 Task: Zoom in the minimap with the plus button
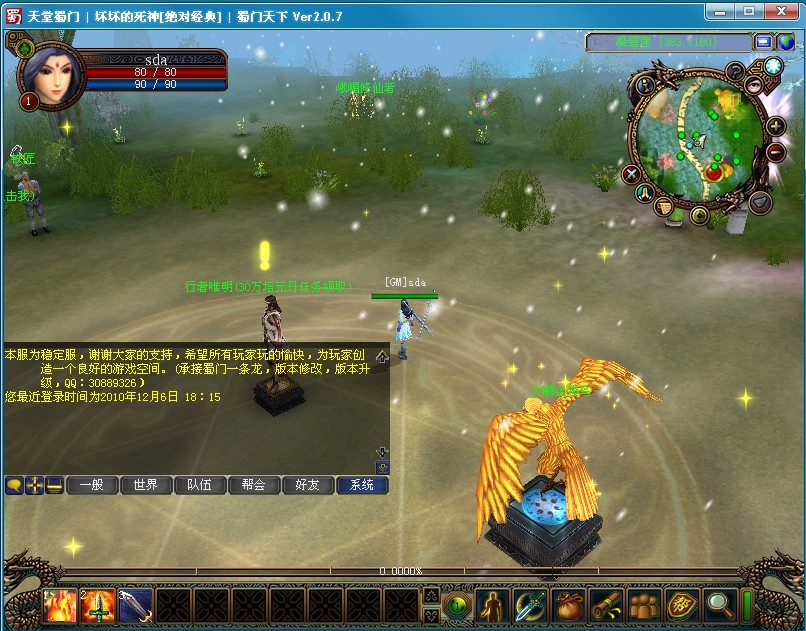775,127
